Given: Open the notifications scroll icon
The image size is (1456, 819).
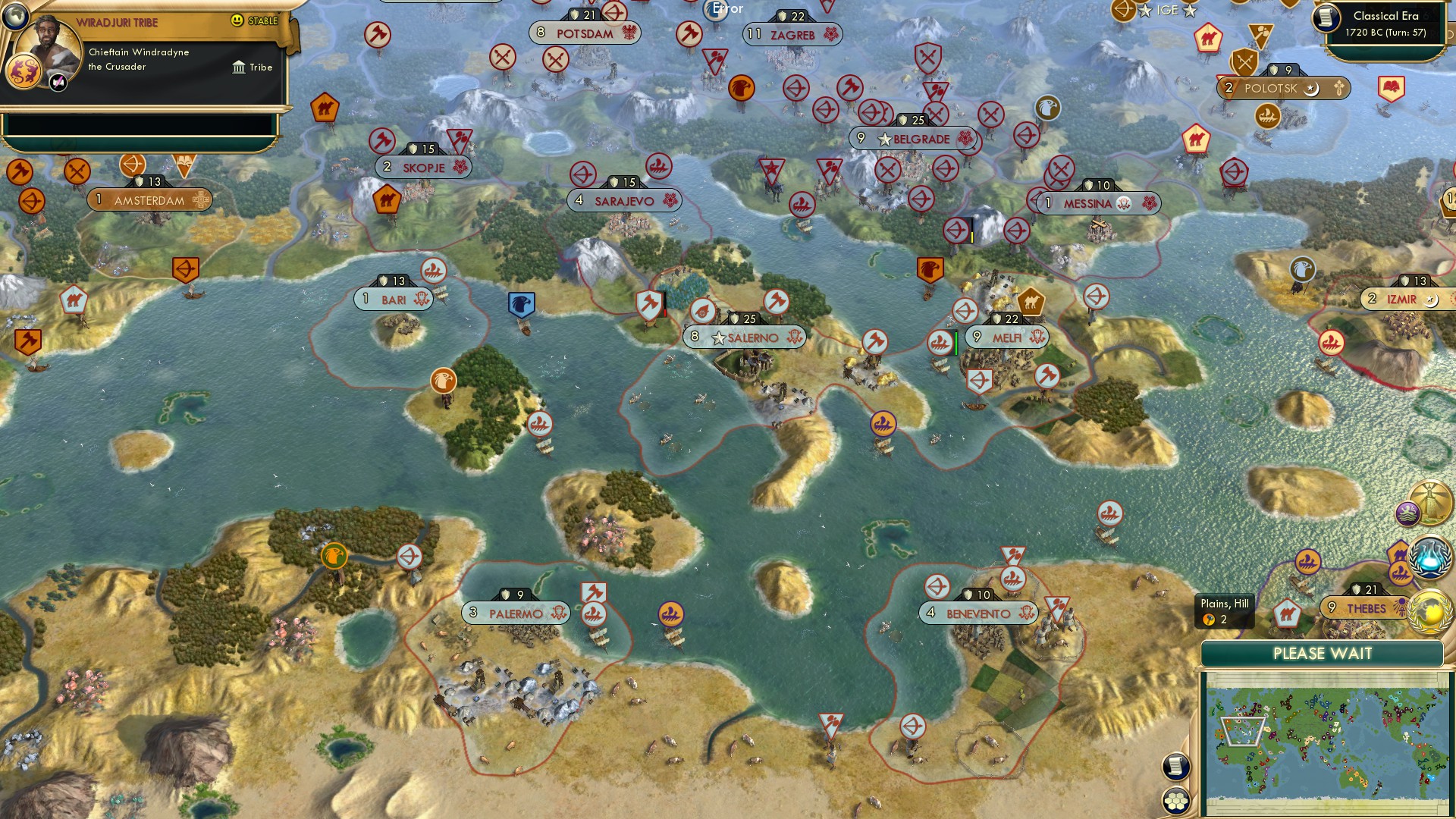Looking at the screenshot, I should point(1175,767).
